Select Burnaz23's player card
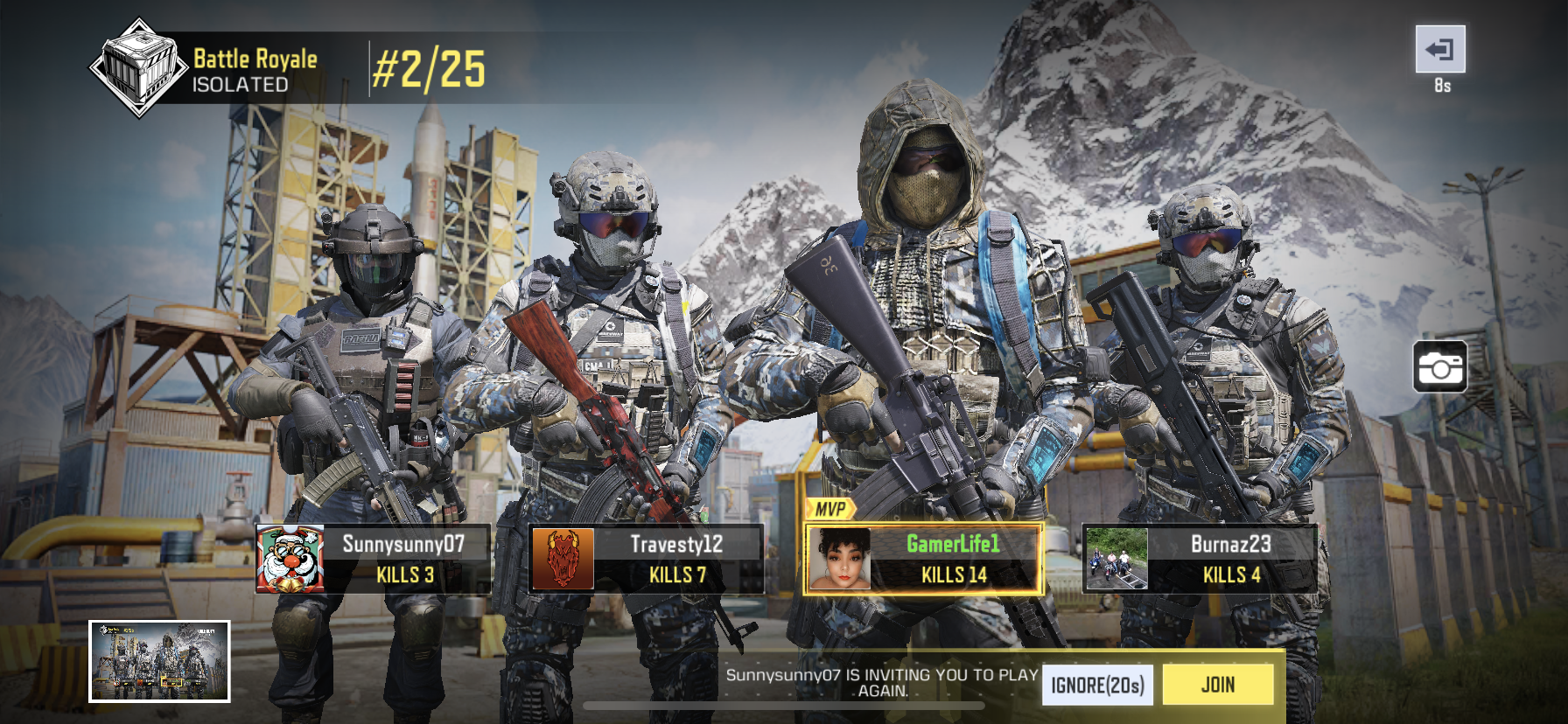The width and height of the screenshot is (1568, 724). [1200, 560]
